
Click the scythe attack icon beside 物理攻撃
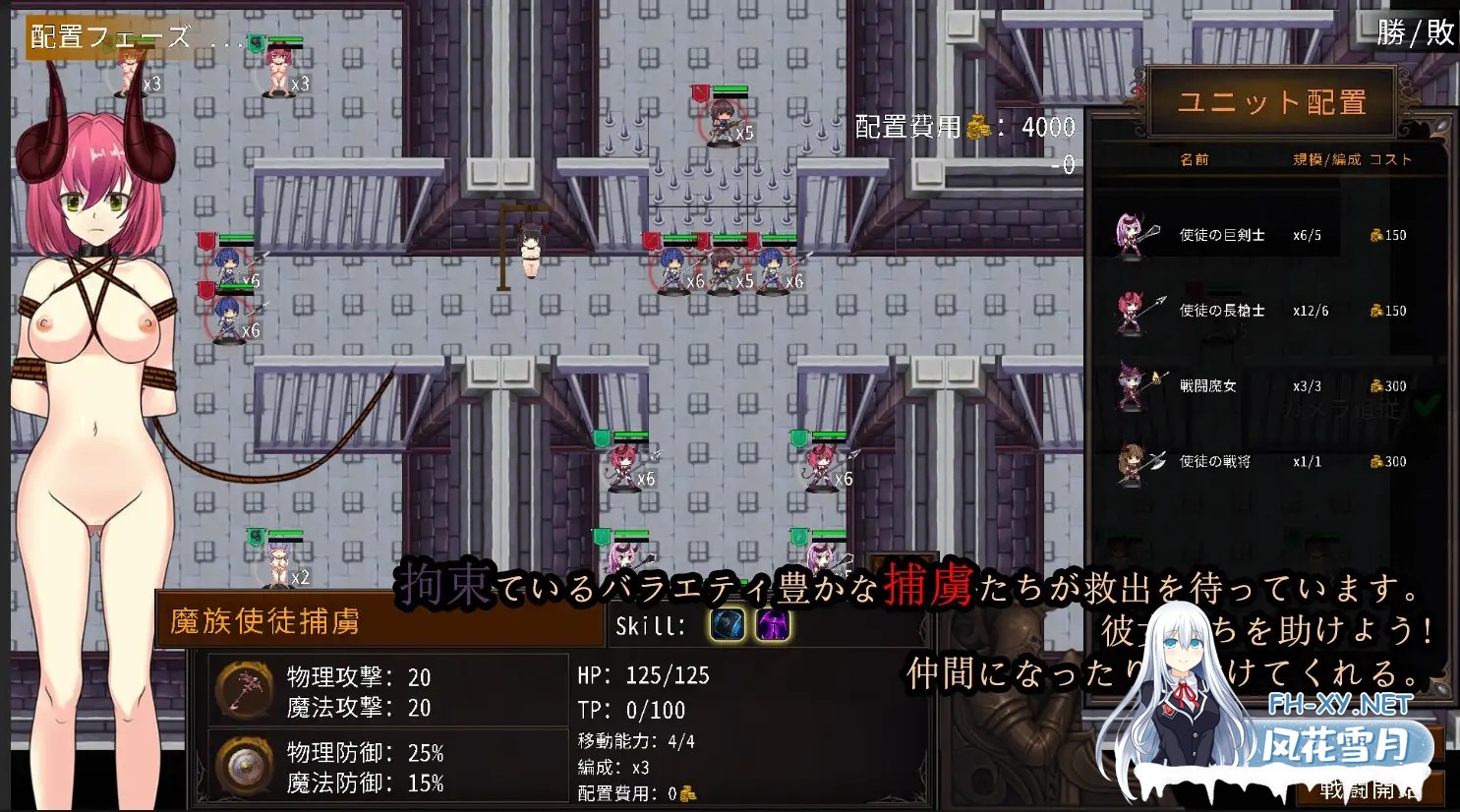(x=244, y=691)
